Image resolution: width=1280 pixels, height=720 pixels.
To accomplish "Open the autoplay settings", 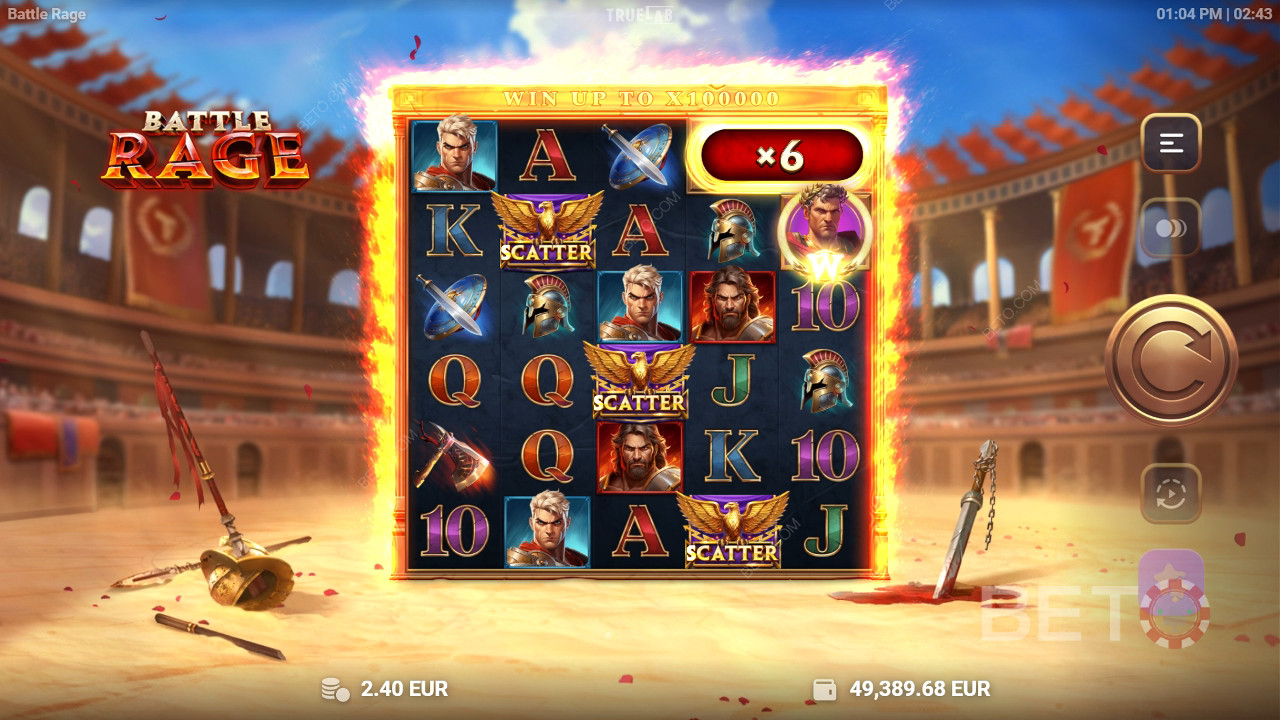I will 1171,494.
